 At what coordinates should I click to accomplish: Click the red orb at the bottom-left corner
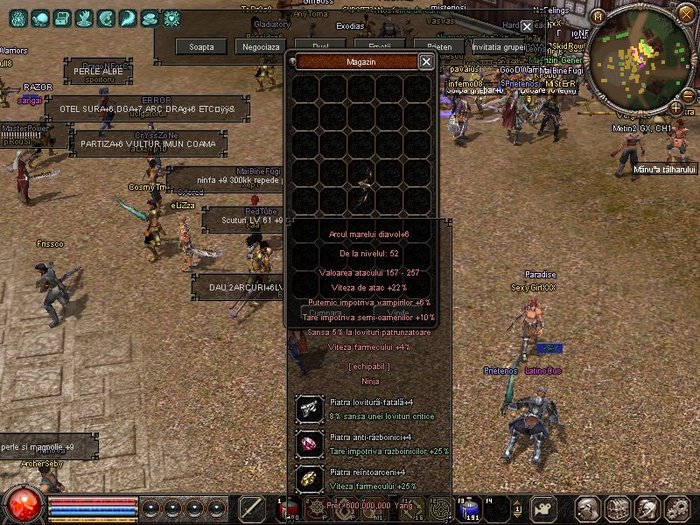21,504
